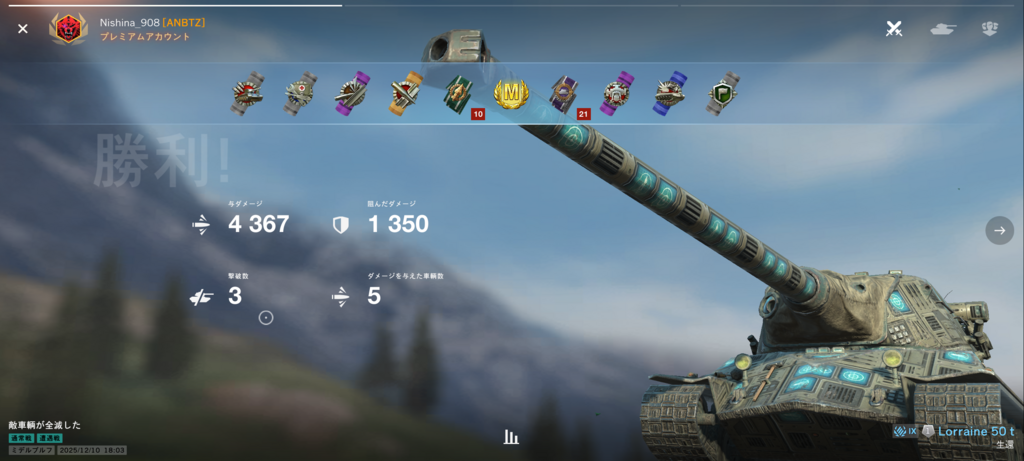This screenshot has width=1024, height=461.
Task: Switch to the tank vehicle tab
Action: tap(942, 29)
